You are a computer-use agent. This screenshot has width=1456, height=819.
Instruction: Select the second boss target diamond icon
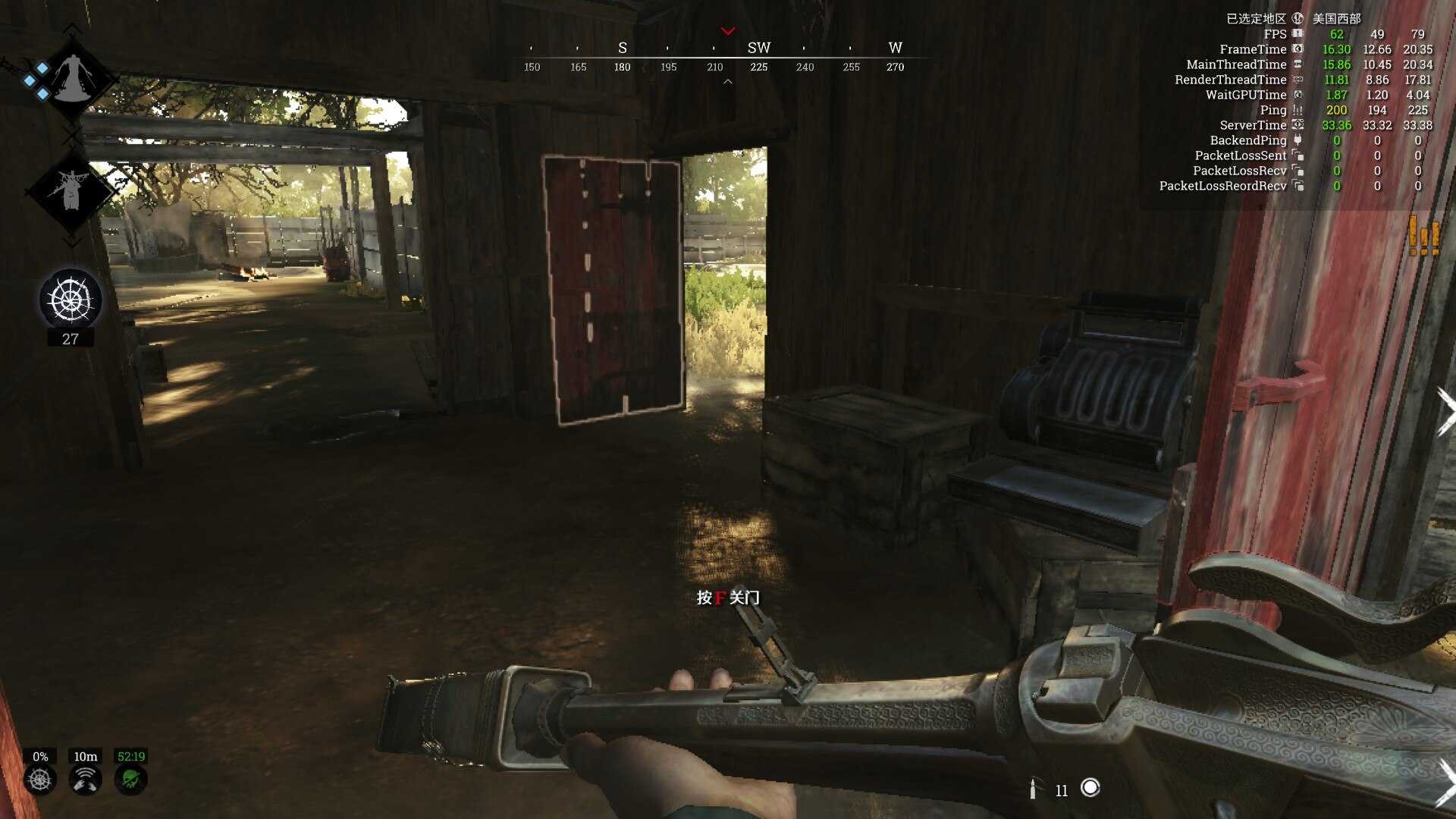[71, 190]
